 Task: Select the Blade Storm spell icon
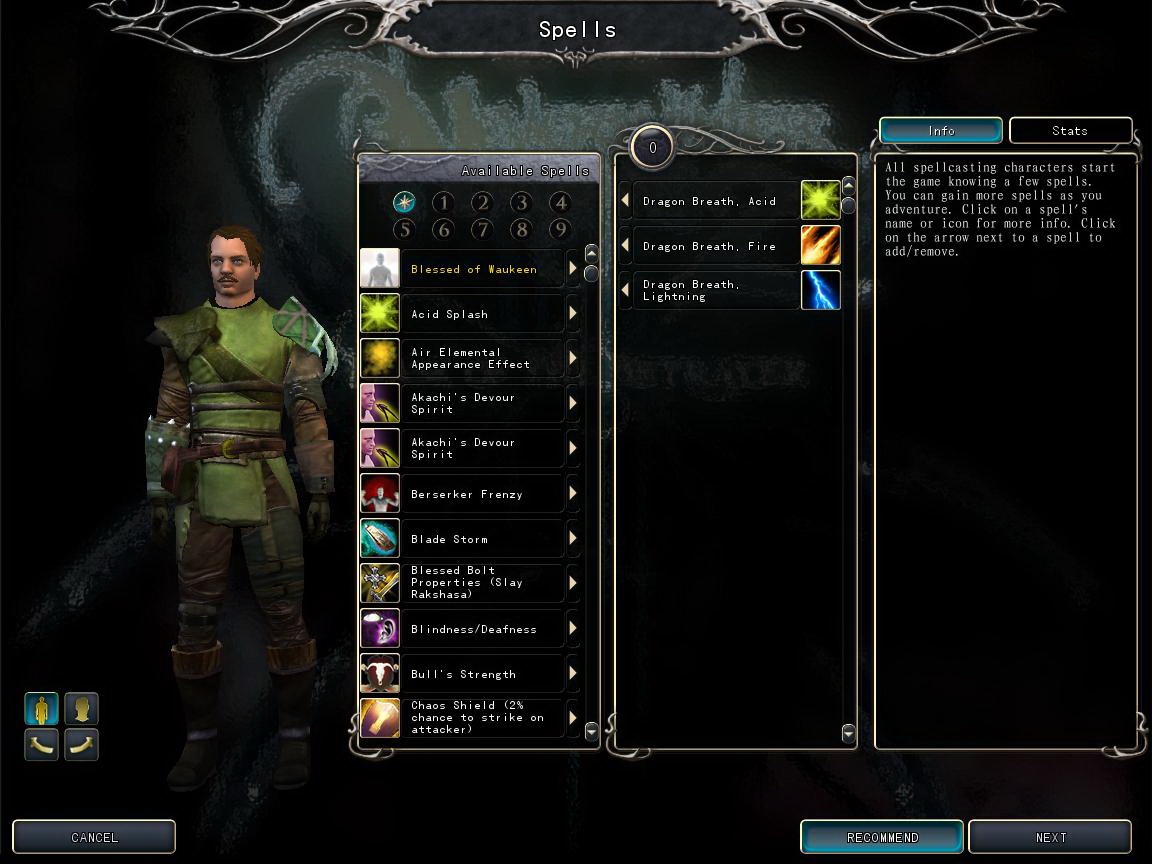pos(380,538)
